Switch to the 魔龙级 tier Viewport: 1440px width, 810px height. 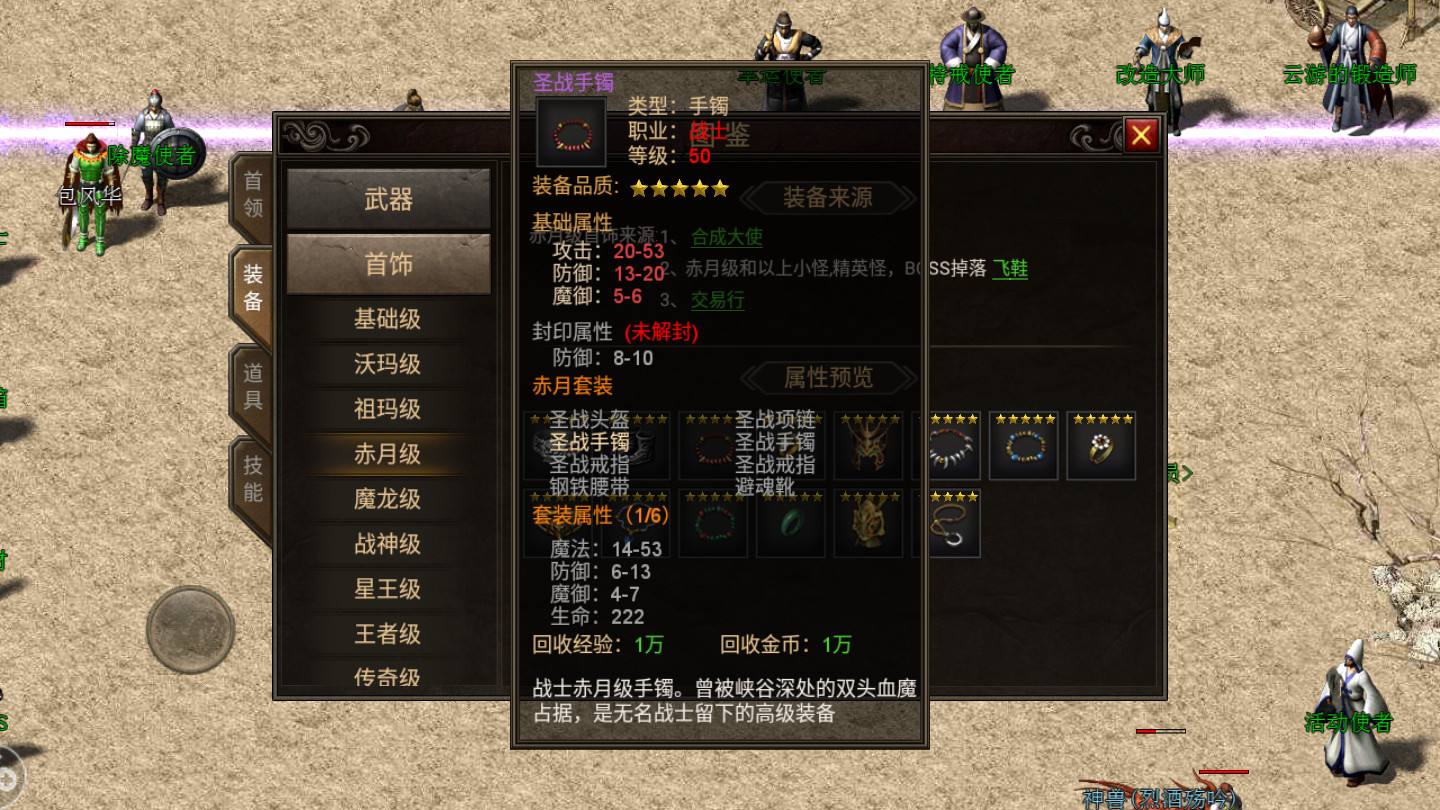389,499
